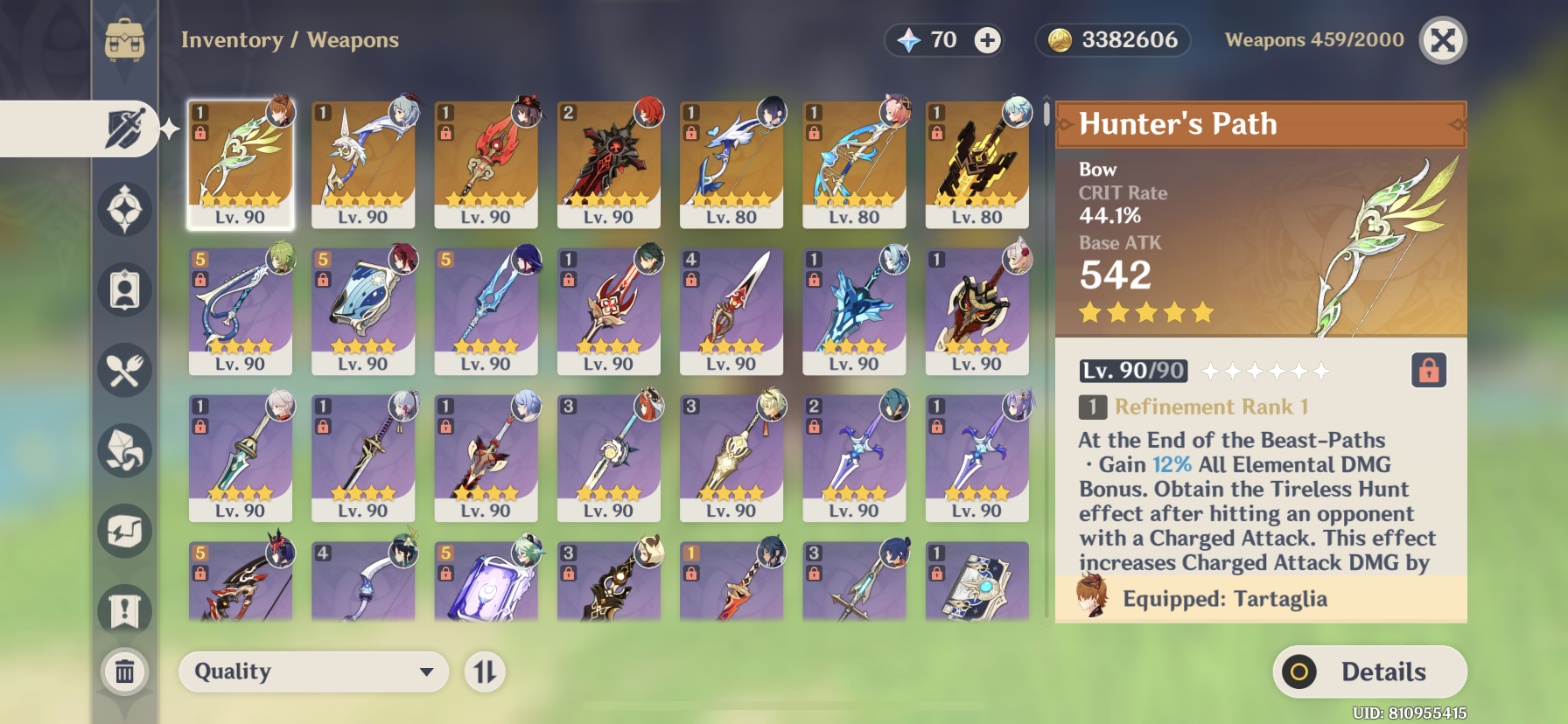1568x724 pixels.
Task: Toggle the sort order arrows
Action: [x=486, y=672]
